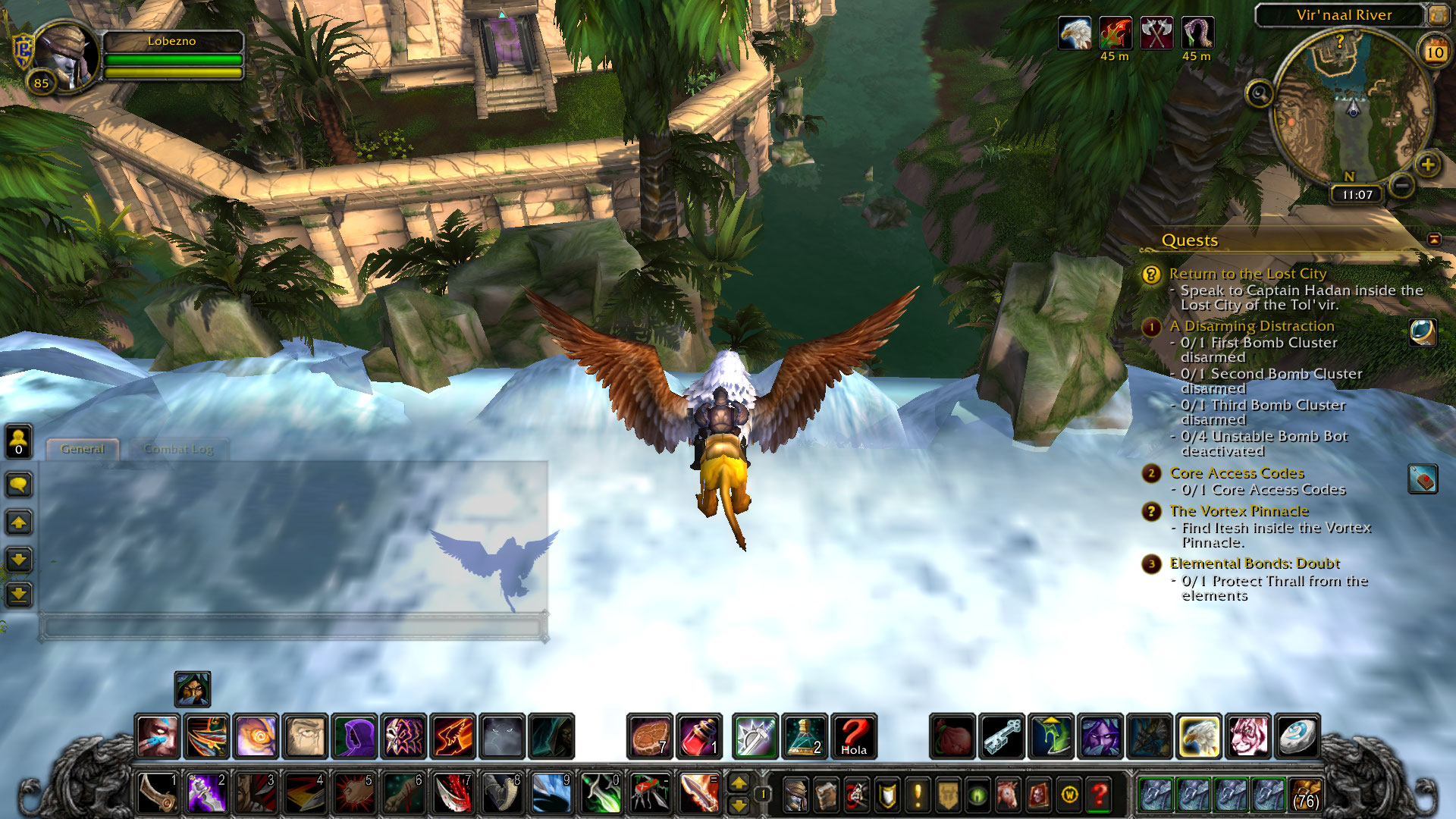Zoom in the minimap with the plus button
The height and width of the screenshot is (819, 1456).
point(1428,165)
